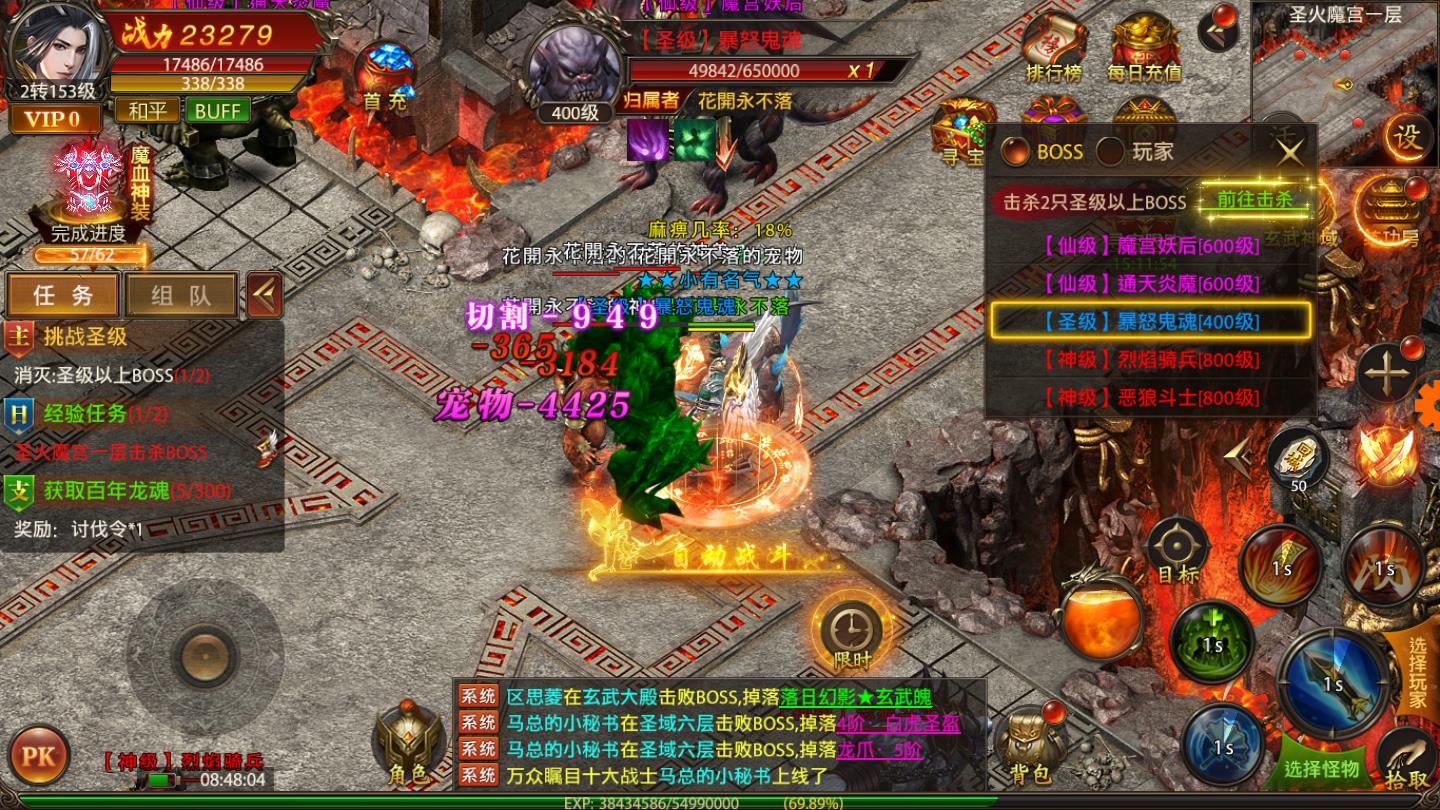Open the 排行榜 leaderboard panel
1440x810 pixels.
[x=1054, y=50]
